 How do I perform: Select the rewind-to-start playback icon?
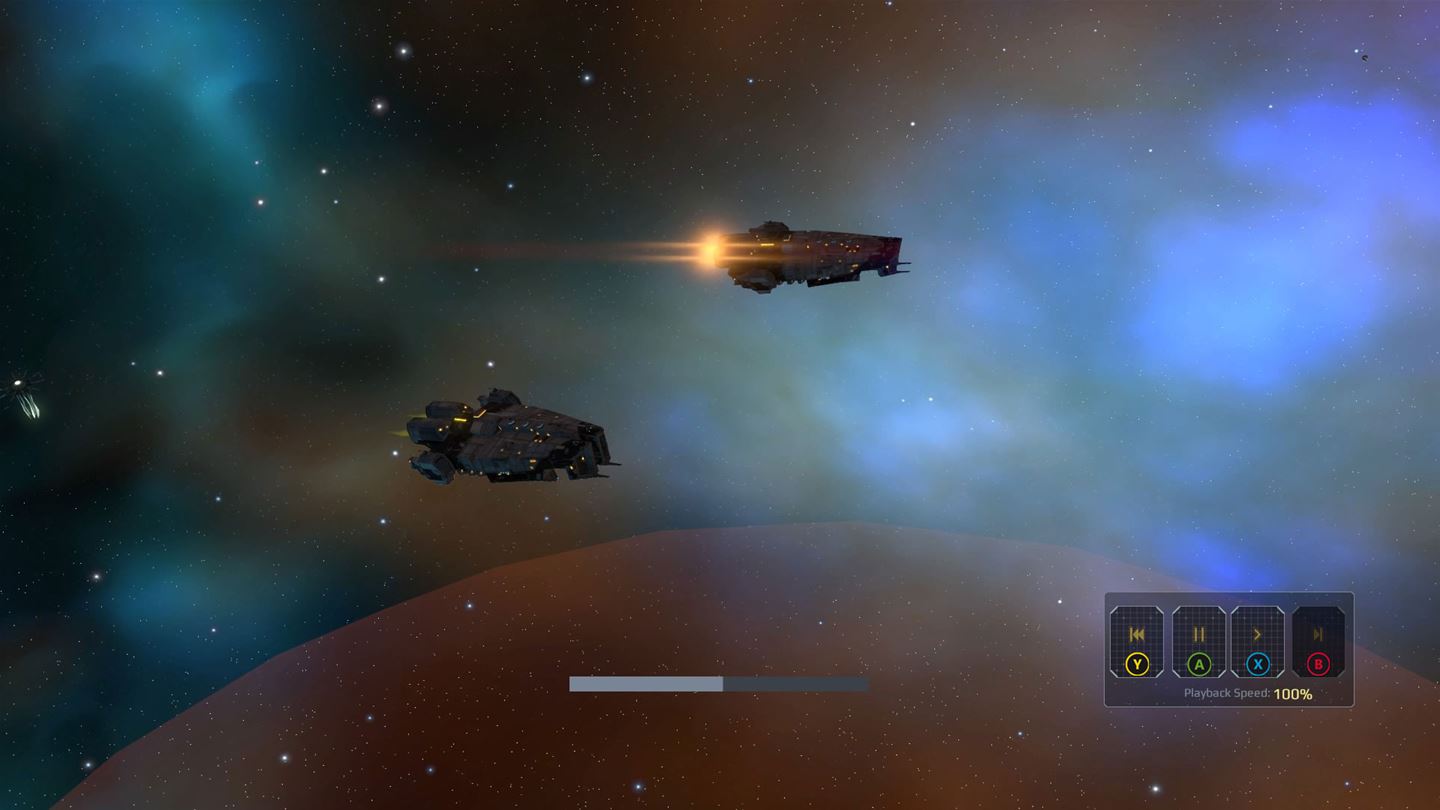1138,634
